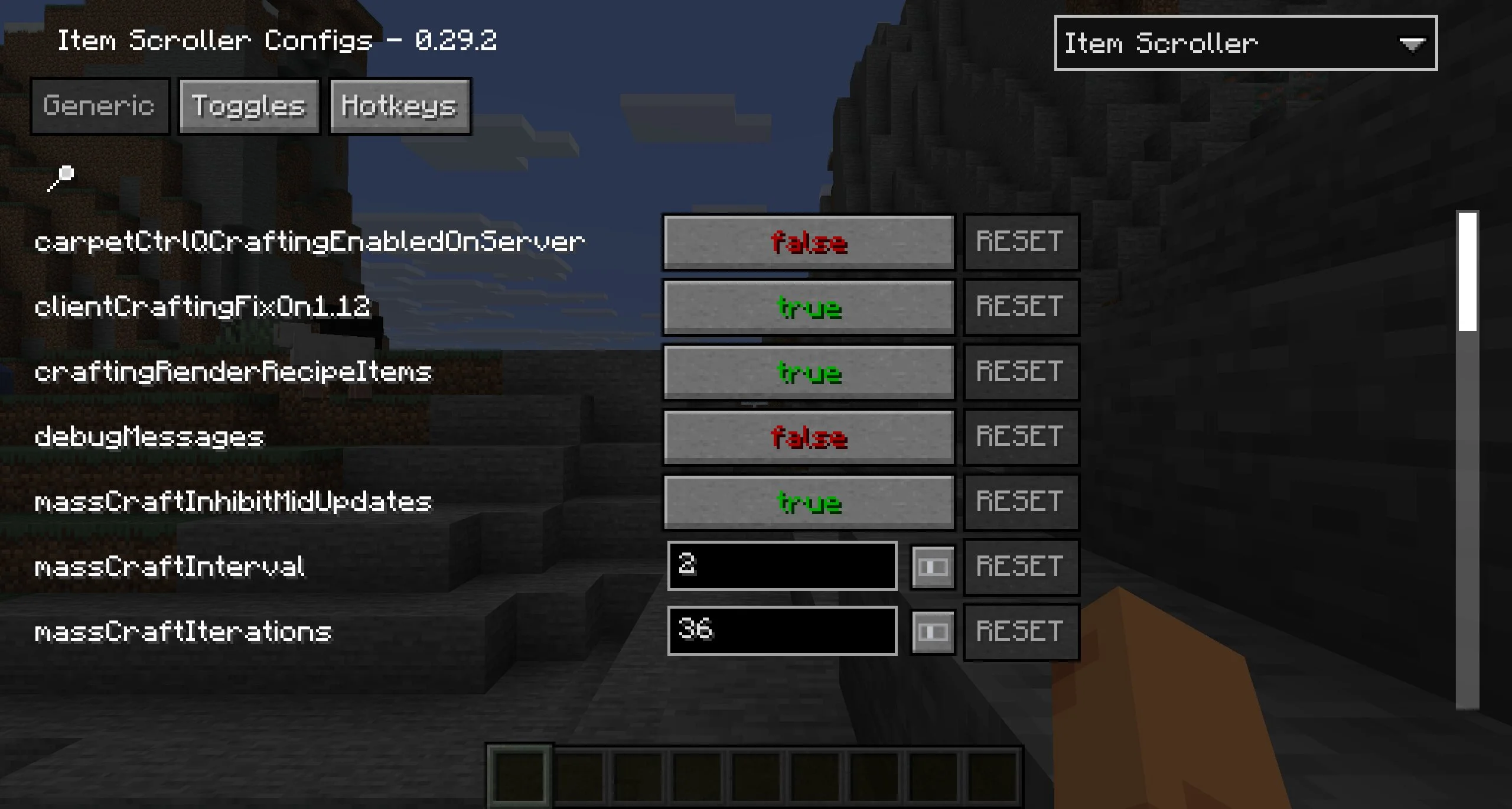Image resolution: width=1512 pixels, height=809 pixels.
Task: Toggle debugMessages to true
Action: 809,437
